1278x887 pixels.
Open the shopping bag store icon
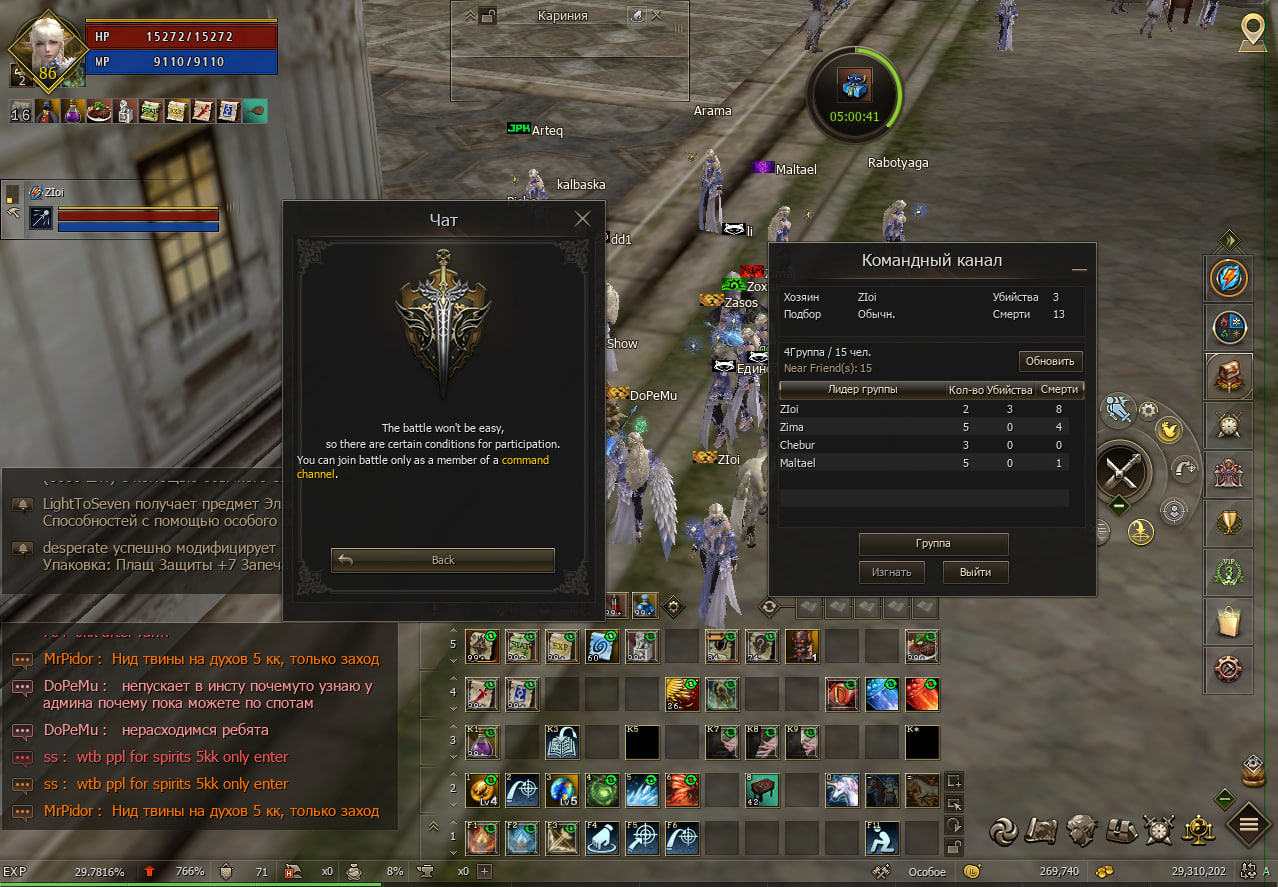1228,620
